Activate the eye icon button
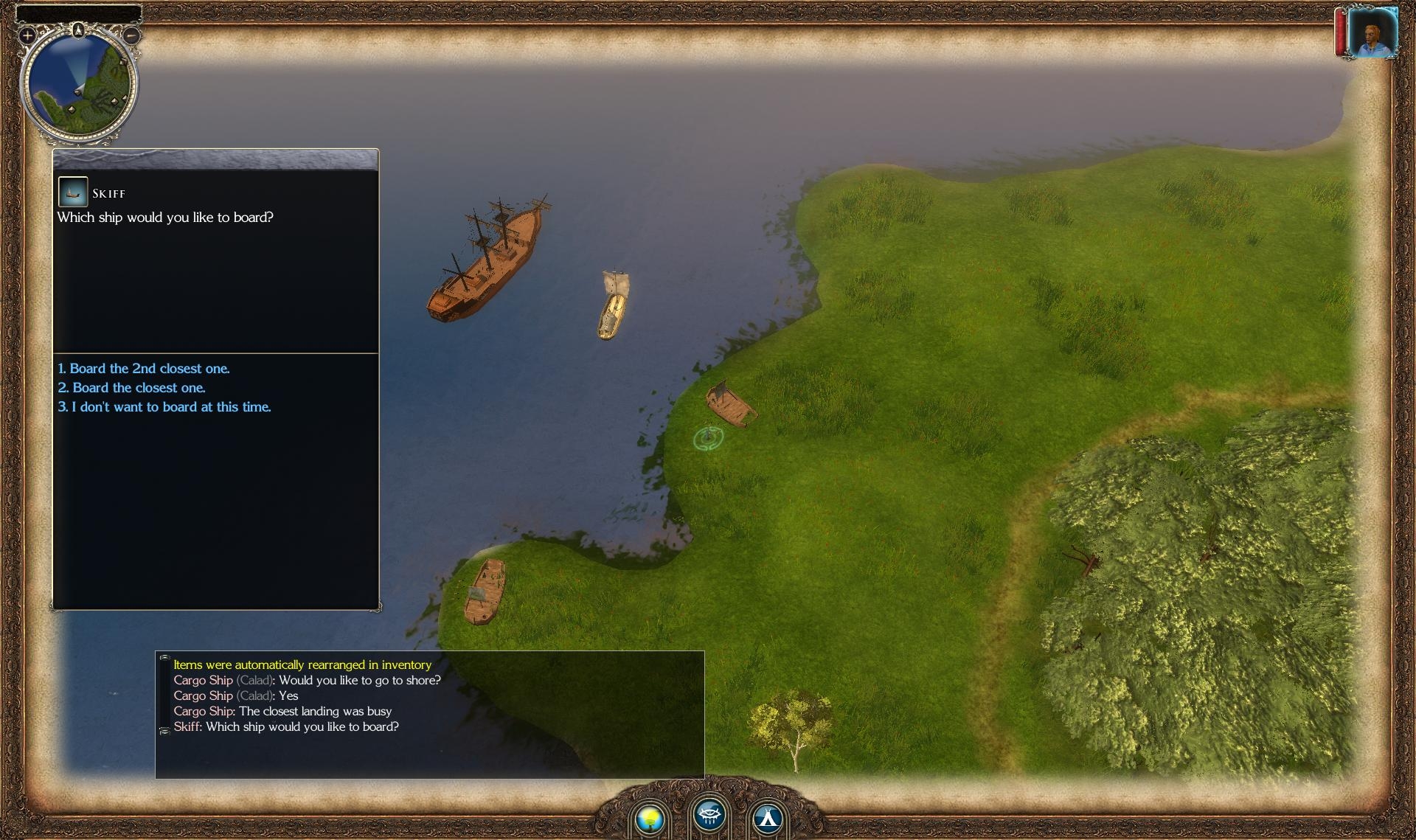Viewport: 1416px width, 840px height. tap(709, 815)
